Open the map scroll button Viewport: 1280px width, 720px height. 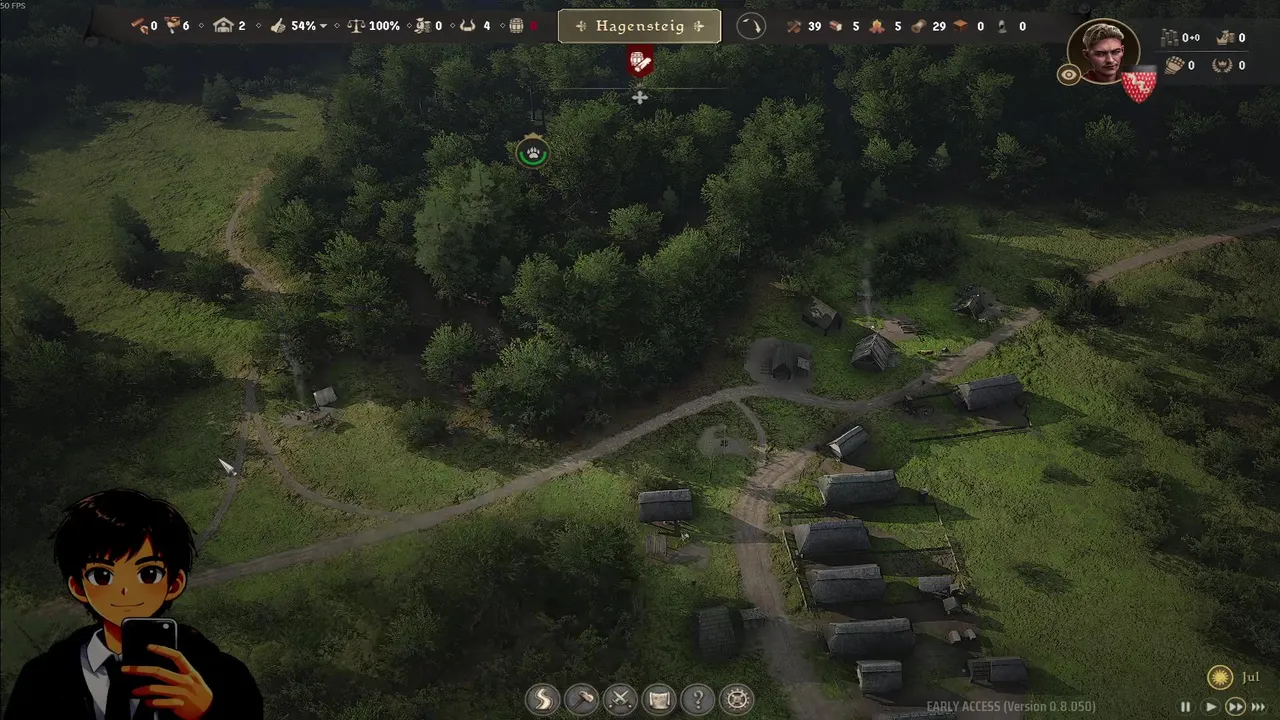659,698
